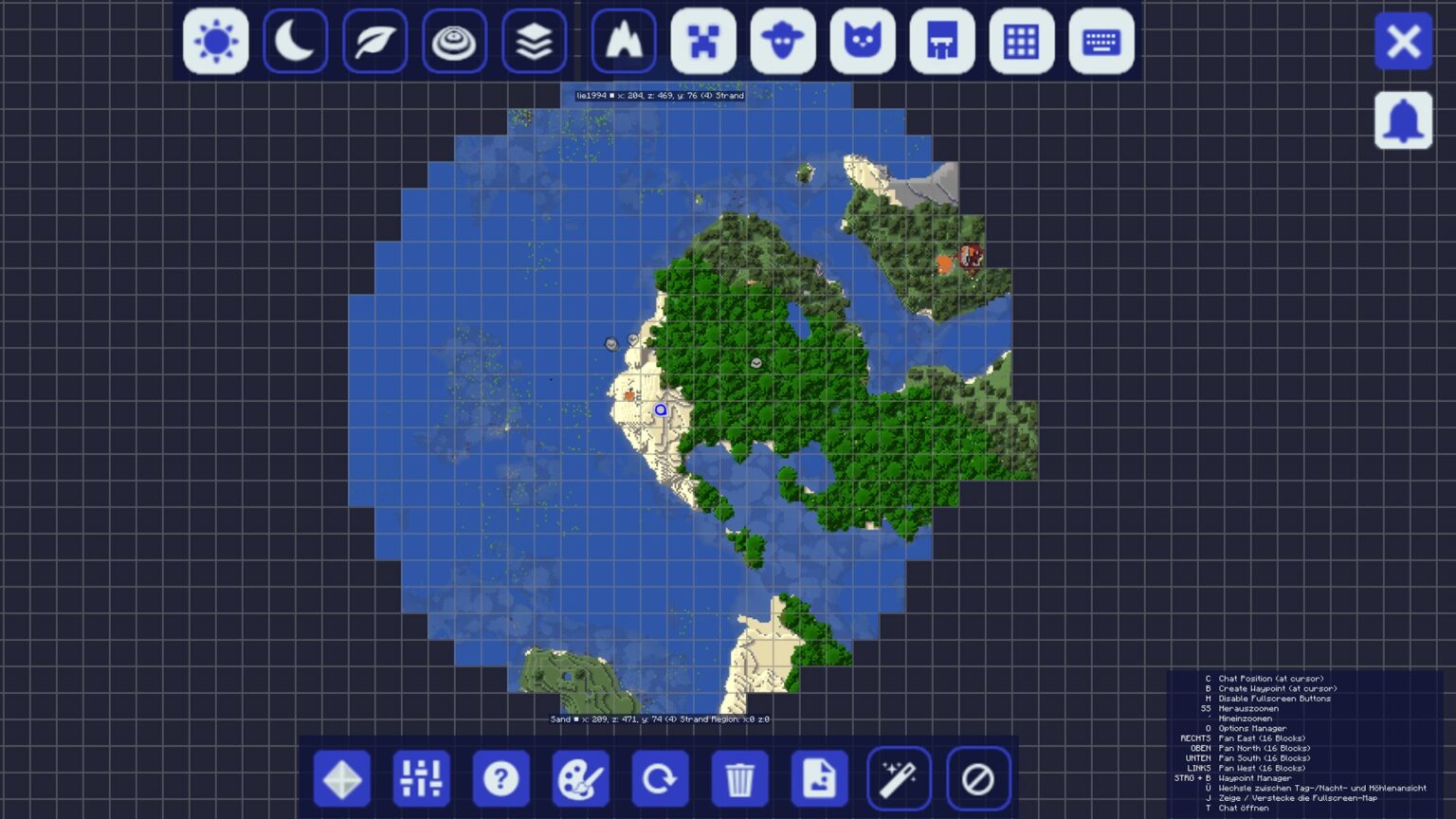Select the layers view icon
Viewport: 1456px width, 819px height.
535,42
